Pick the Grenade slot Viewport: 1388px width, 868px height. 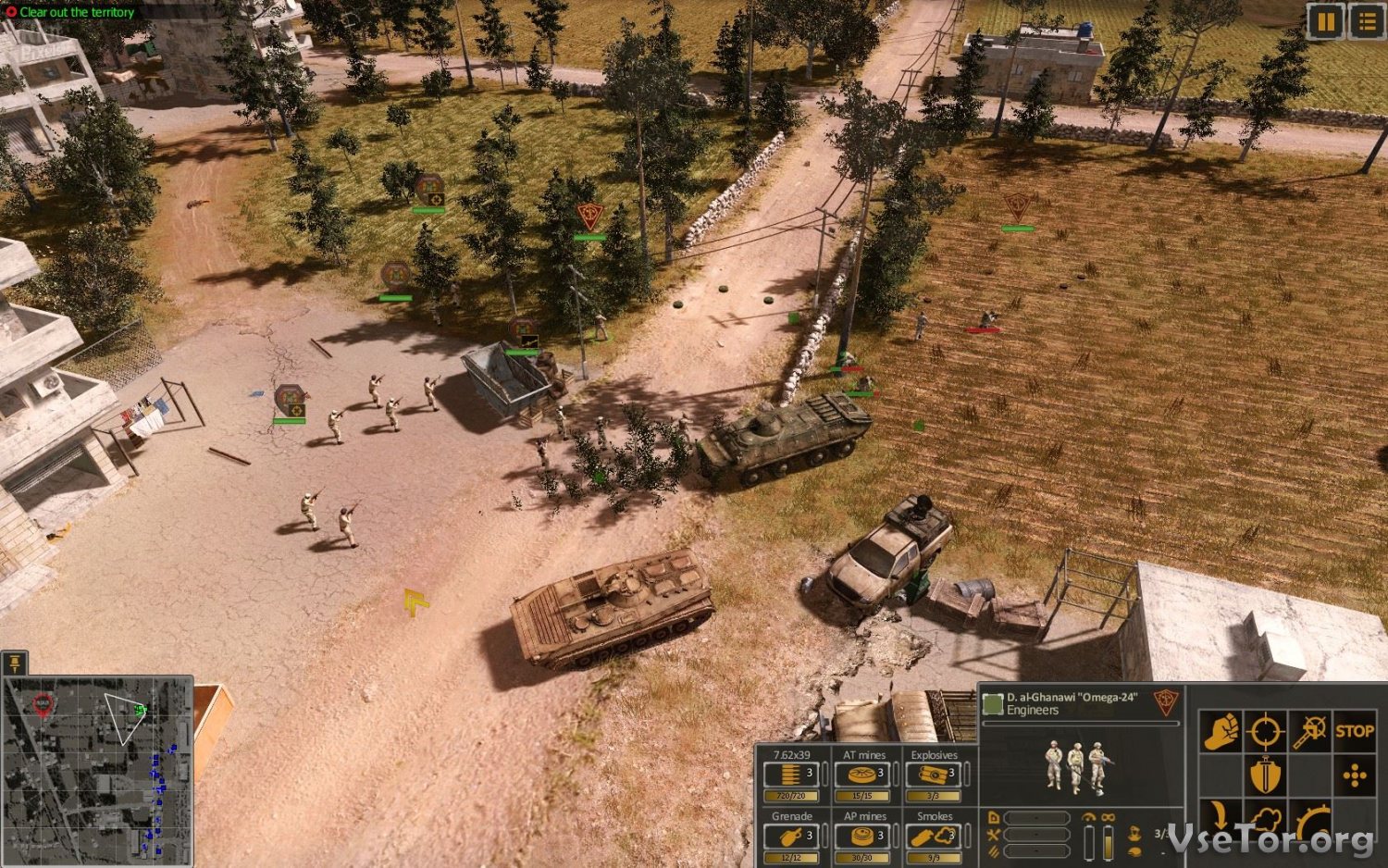792,837
